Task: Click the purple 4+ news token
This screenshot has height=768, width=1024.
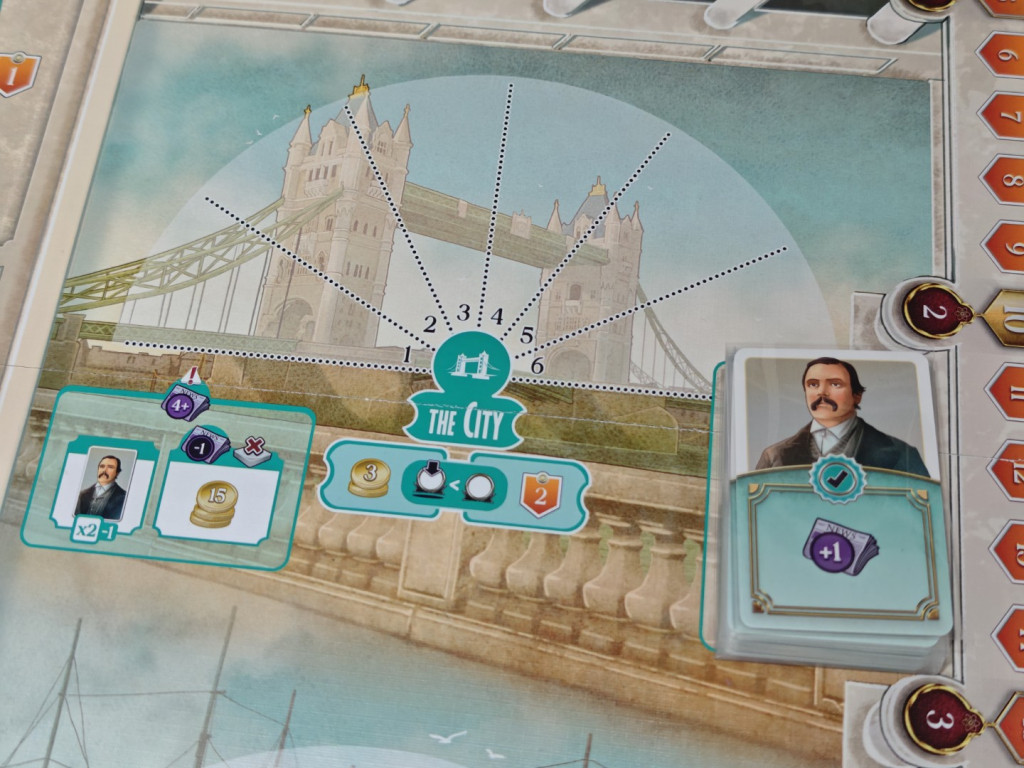Action: (x=185, y=404)
